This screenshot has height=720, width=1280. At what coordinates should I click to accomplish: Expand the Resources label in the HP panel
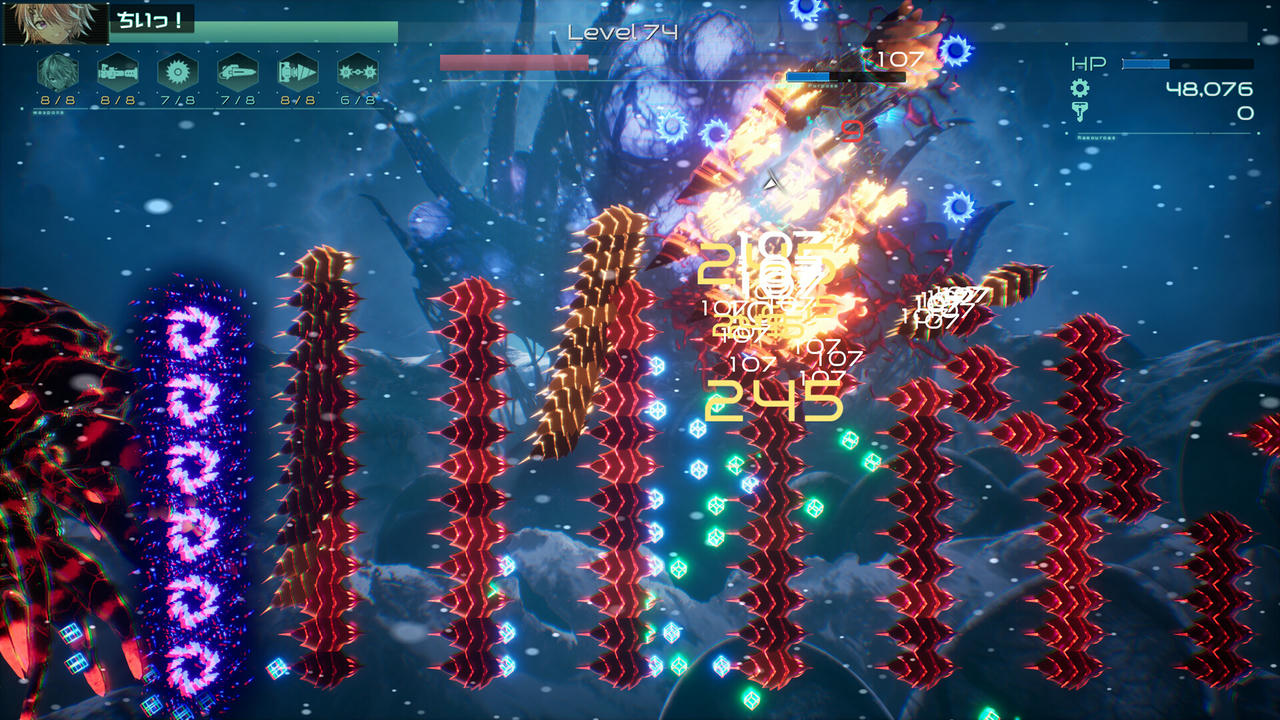click(1098, 138)
